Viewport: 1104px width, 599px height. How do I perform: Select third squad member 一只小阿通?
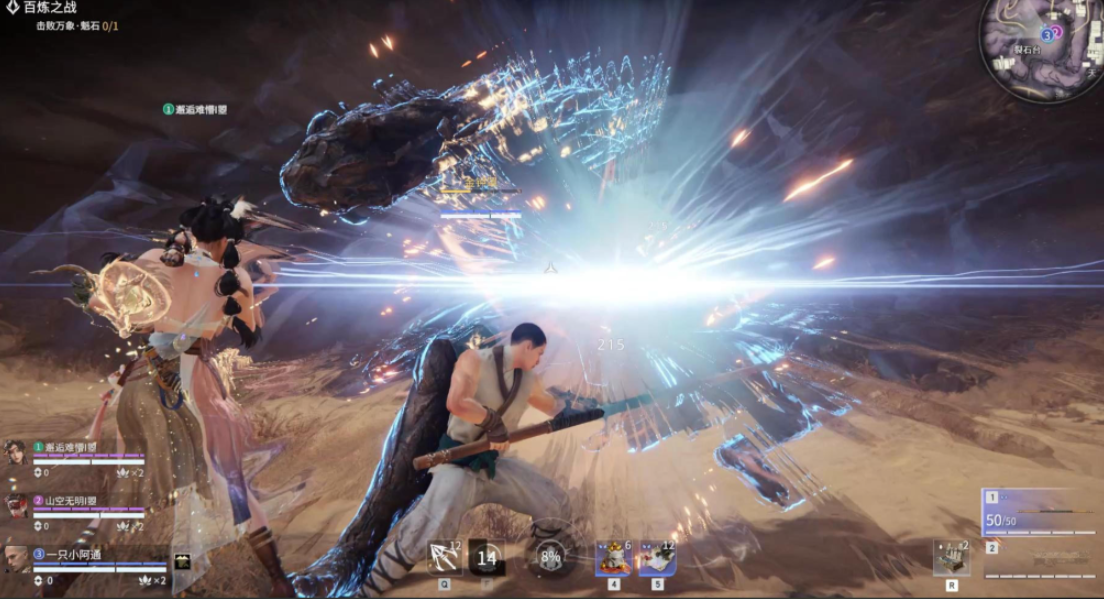16,558
